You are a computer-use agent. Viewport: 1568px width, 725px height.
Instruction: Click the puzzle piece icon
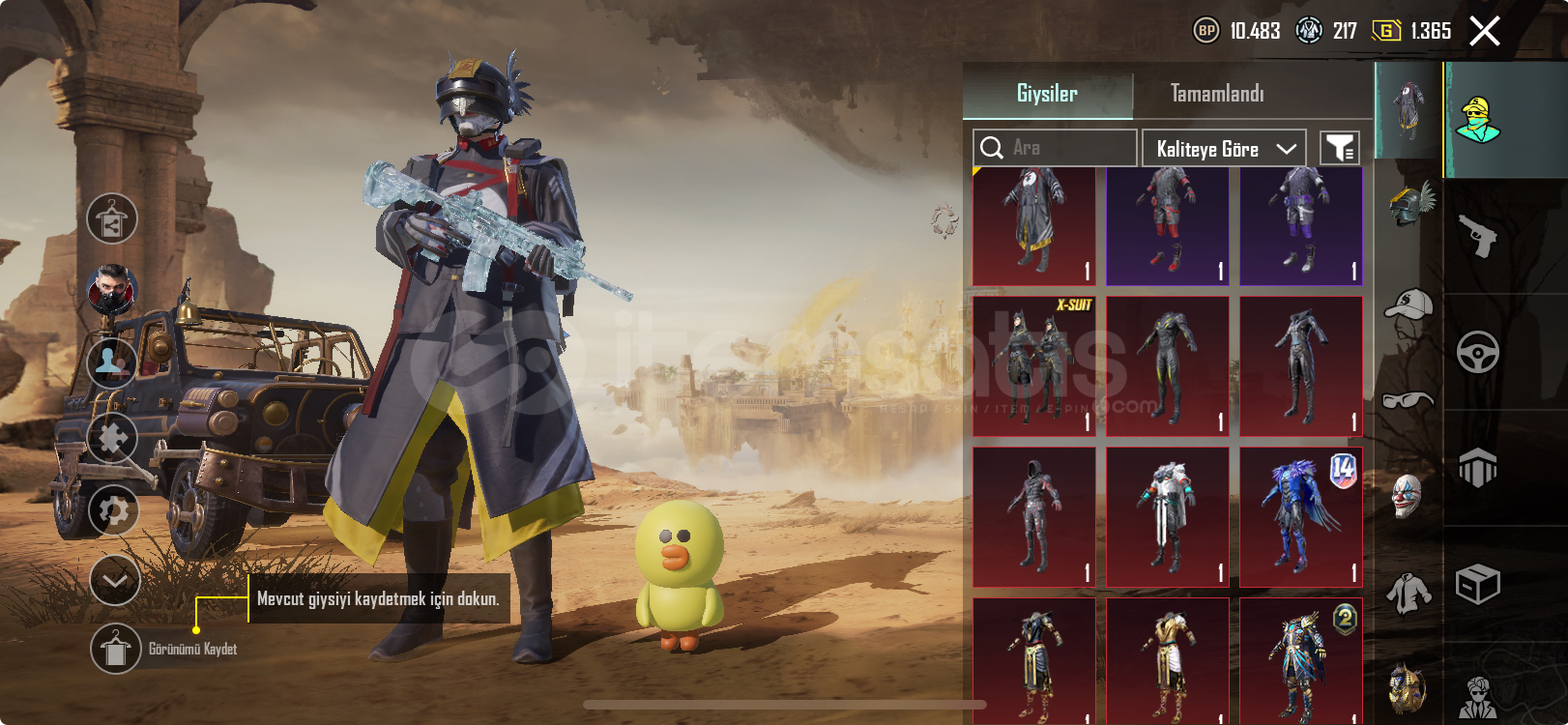click(112, 438)
